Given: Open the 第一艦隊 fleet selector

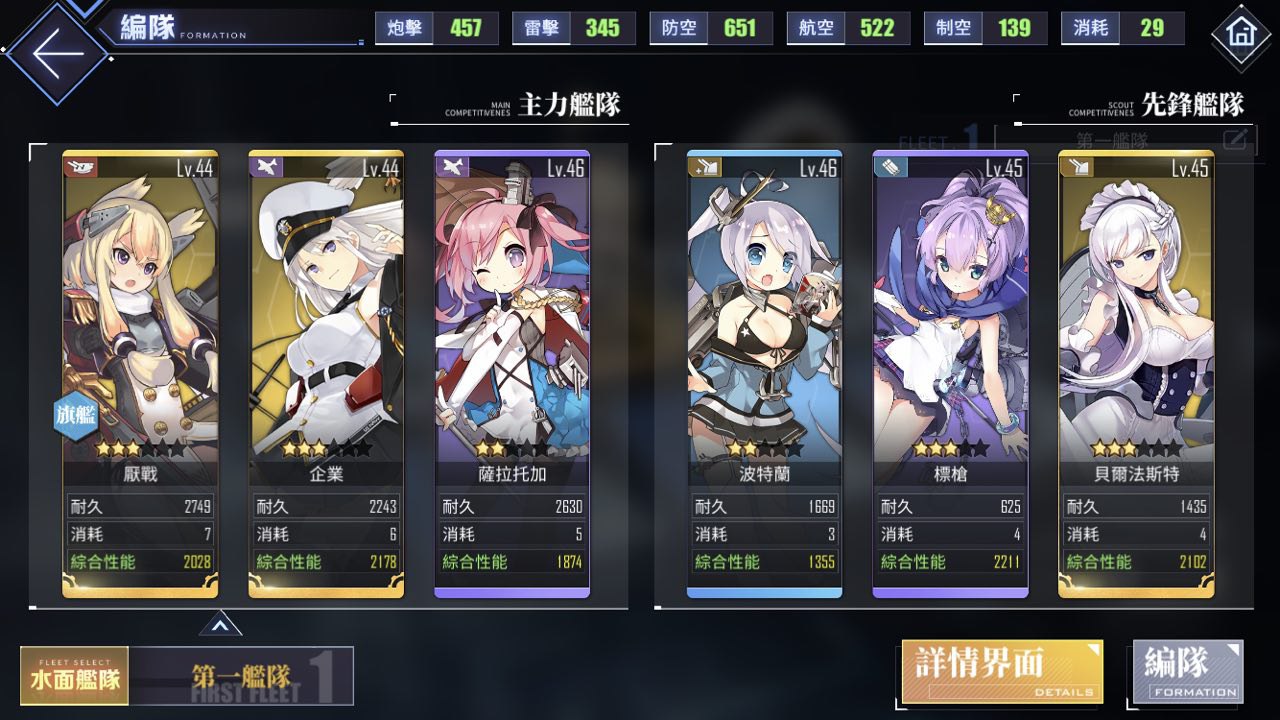Looking at the screenshot, I should coord(242,677).
